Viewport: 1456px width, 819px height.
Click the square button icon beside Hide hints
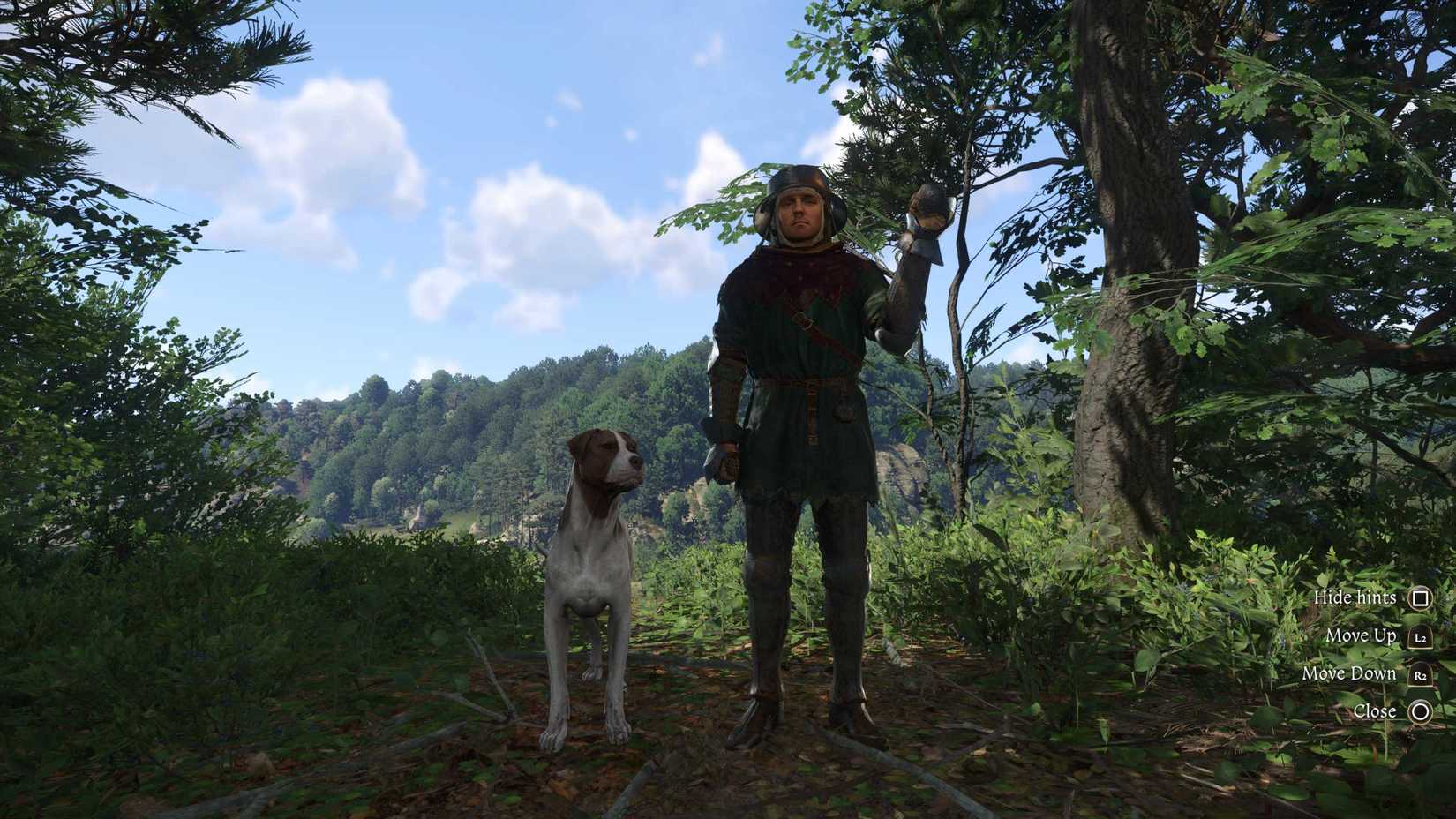[x=1421, y=597]
